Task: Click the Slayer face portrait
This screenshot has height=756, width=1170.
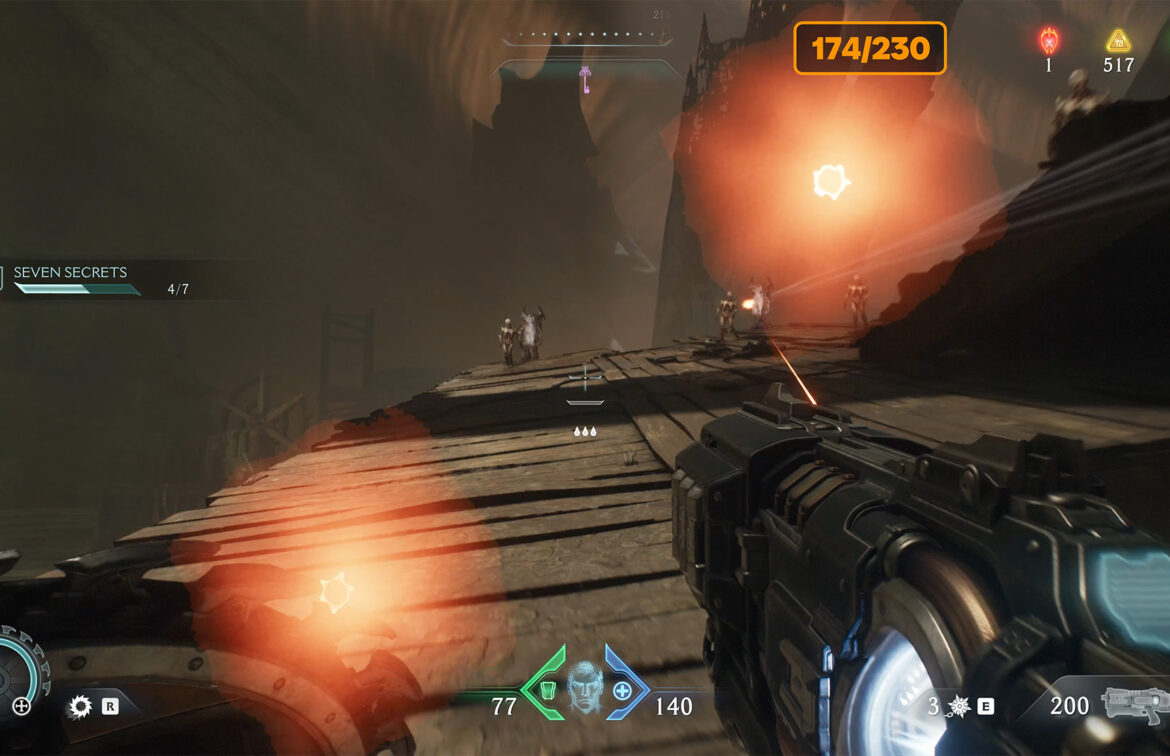Action: tap(585, 689)
